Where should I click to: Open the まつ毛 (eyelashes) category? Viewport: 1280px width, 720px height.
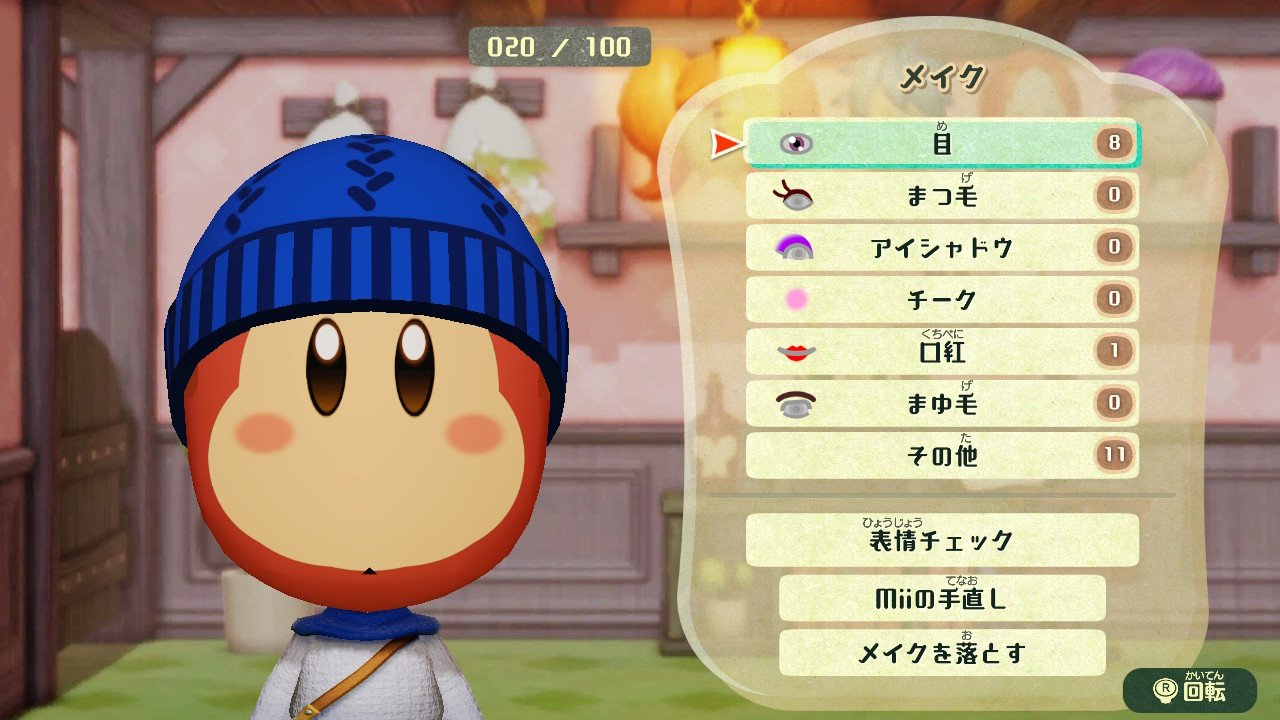tap(941, 196)
